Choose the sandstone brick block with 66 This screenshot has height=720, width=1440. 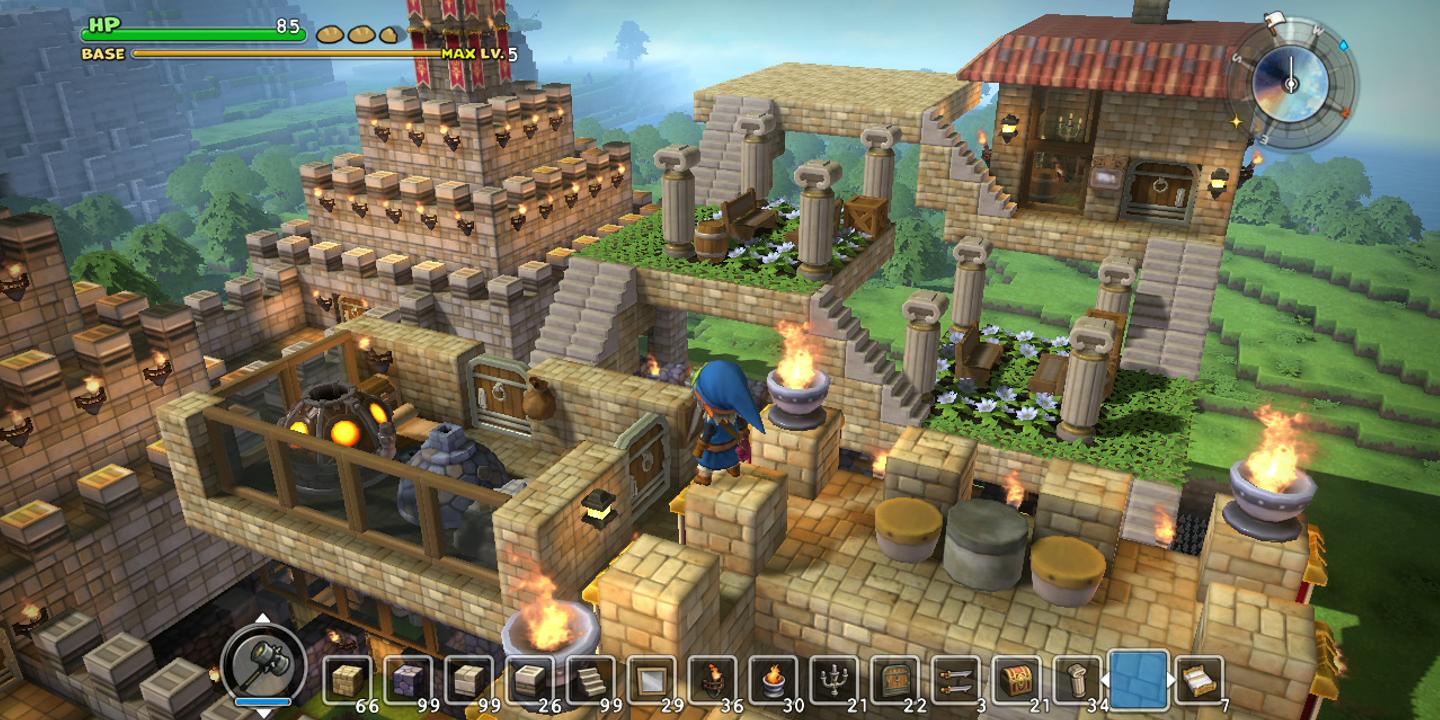point(347,681)
